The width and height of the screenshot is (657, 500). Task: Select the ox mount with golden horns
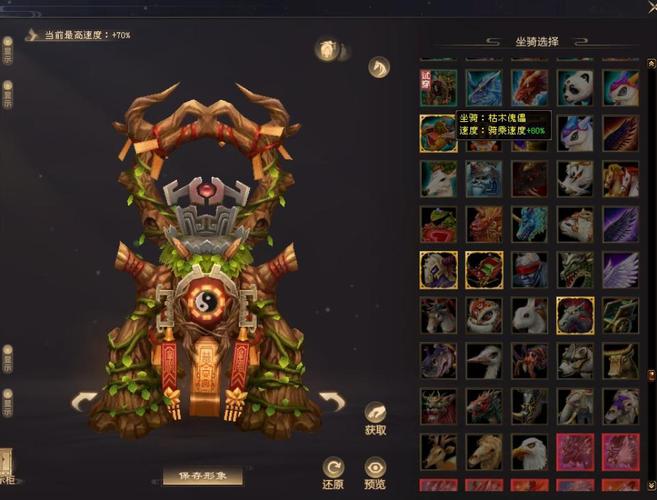click(621, 361)
